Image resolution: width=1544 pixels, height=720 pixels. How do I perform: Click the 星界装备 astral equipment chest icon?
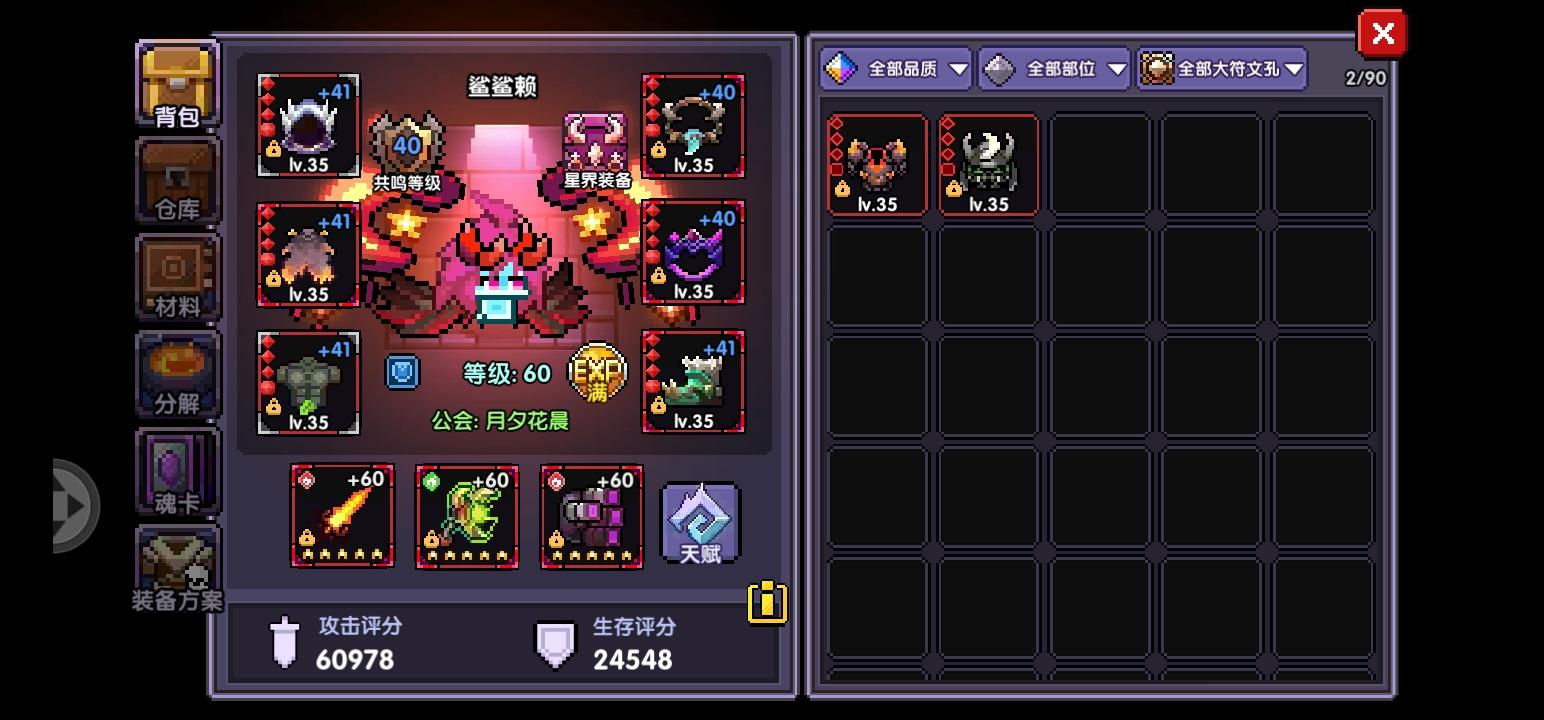click(597, 140)
